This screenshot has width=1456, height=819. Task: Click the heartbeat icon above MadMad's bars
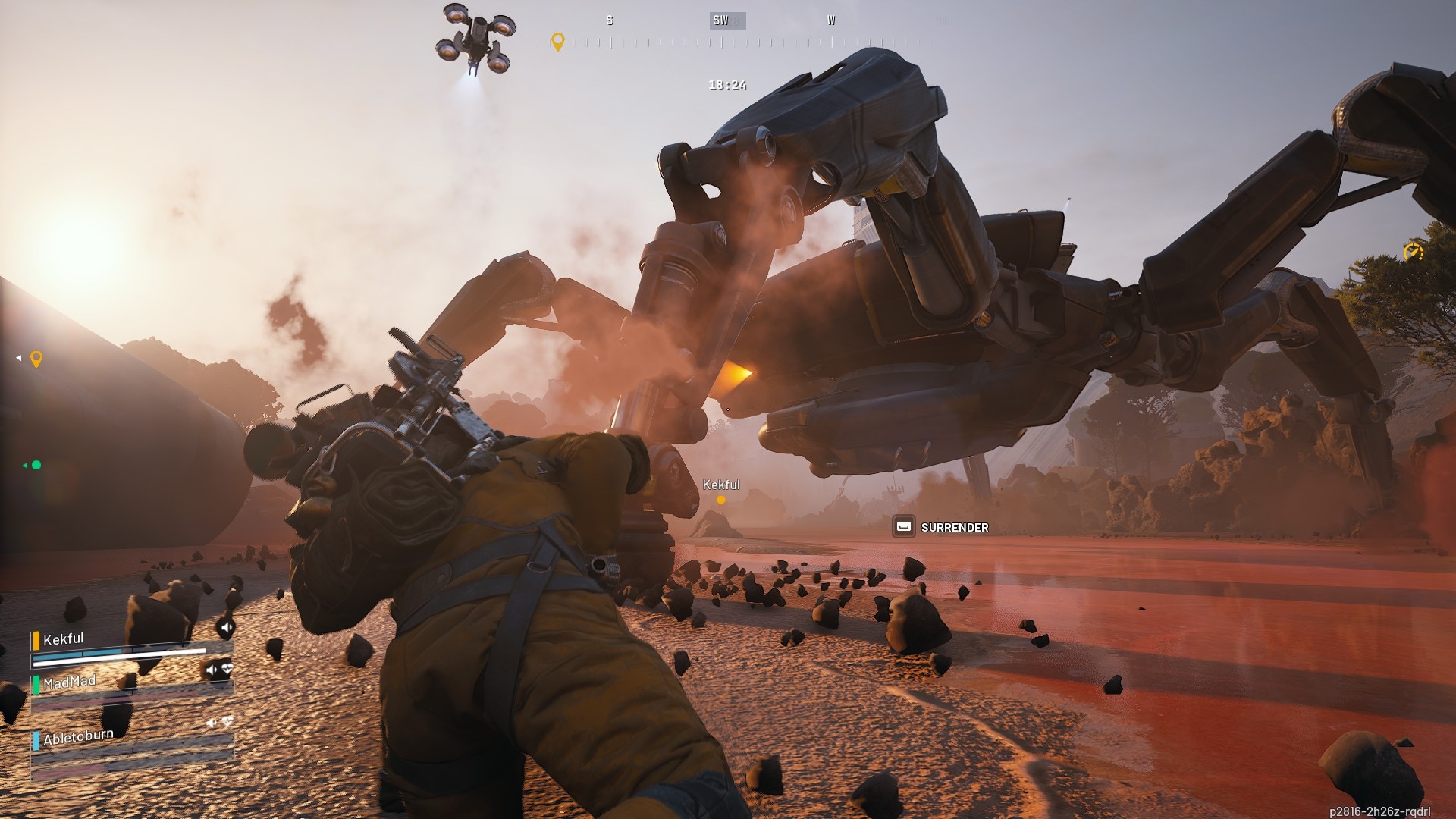227,669
